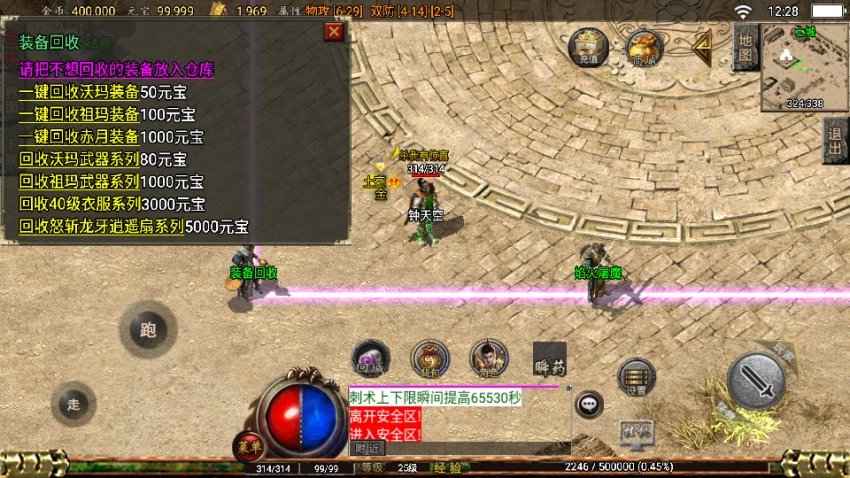Image resolution: width=850 pixels, height=478 pixels.
Task: Choose 回收祖玛武器系列 for 1000元宝
Action: (110, 181)
